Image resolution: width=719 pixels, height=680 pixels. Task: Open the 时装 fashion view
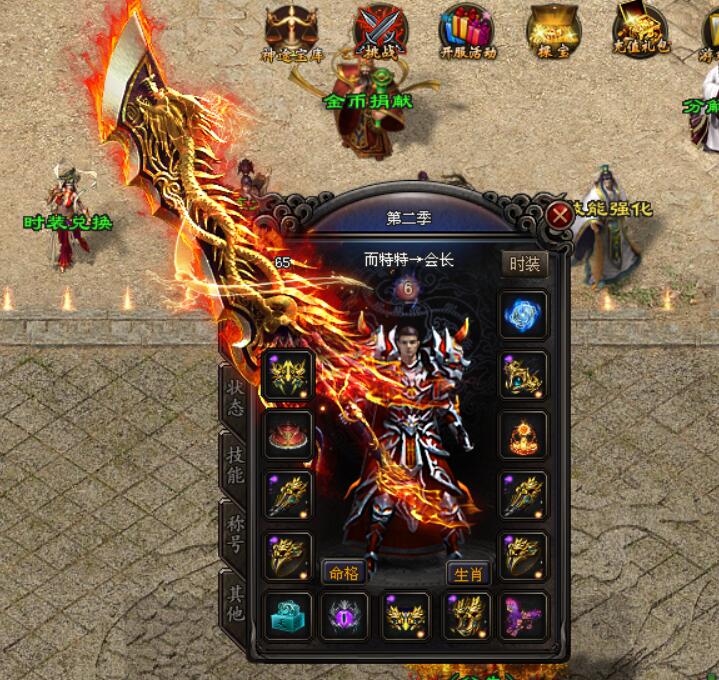pos(524,264)
